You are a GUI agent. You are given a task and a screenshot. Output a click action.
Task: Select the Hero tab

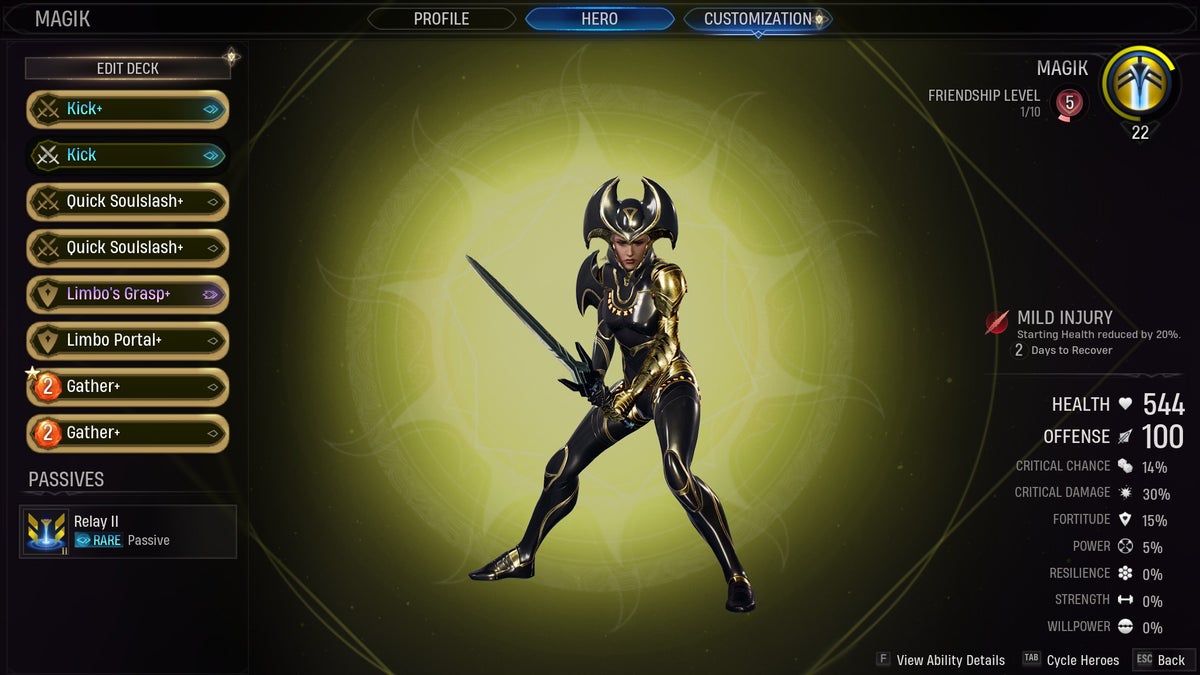click(x=599, y=19)
